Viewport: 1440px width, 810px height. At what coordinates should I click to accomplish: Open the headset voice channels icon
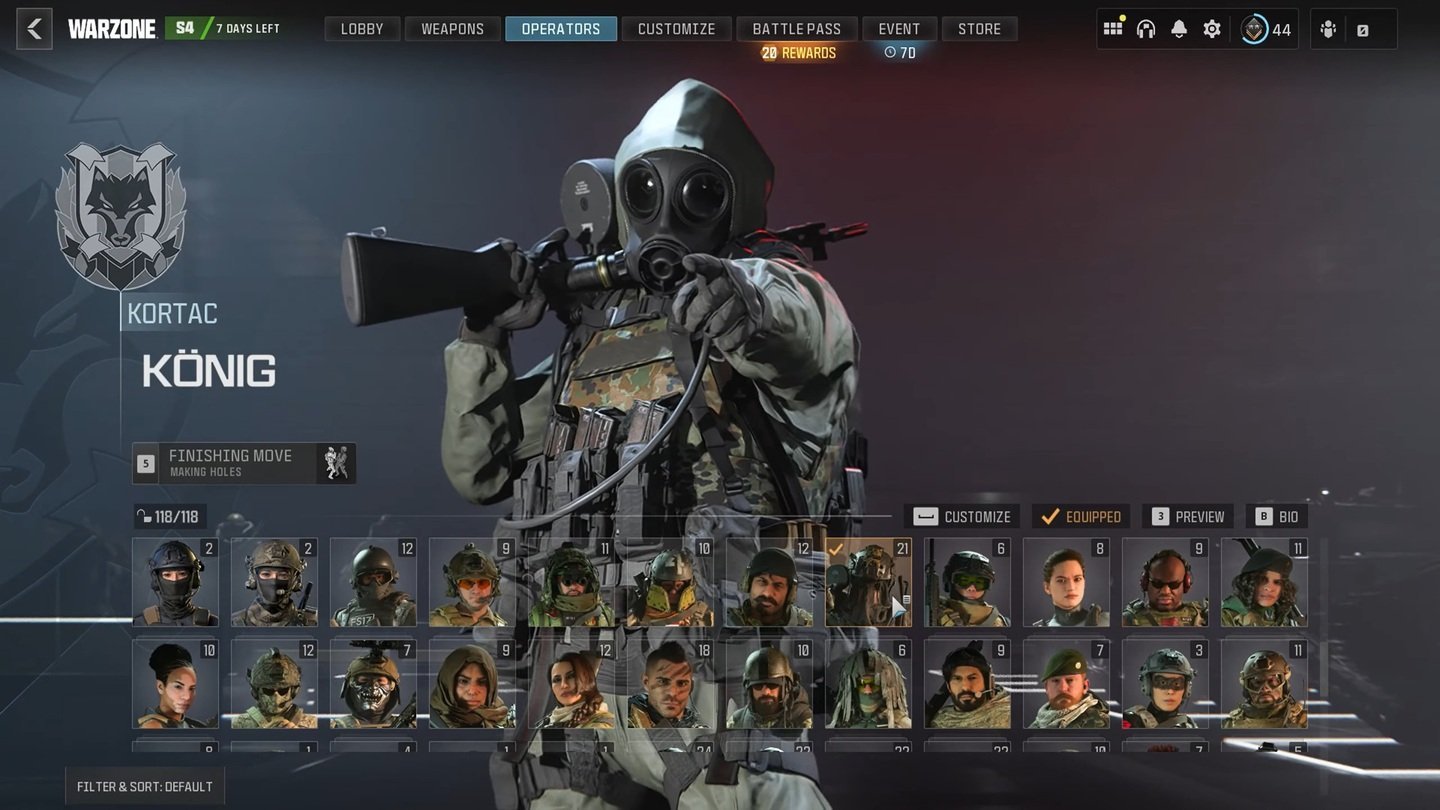point(1146,29)
